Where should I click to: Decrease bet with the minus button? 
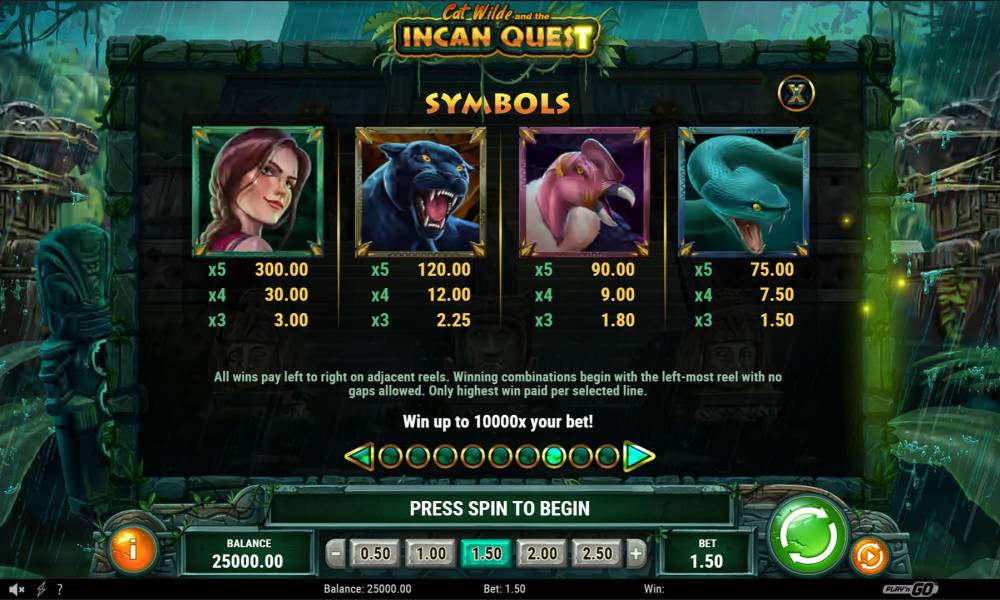pos(337,553)
